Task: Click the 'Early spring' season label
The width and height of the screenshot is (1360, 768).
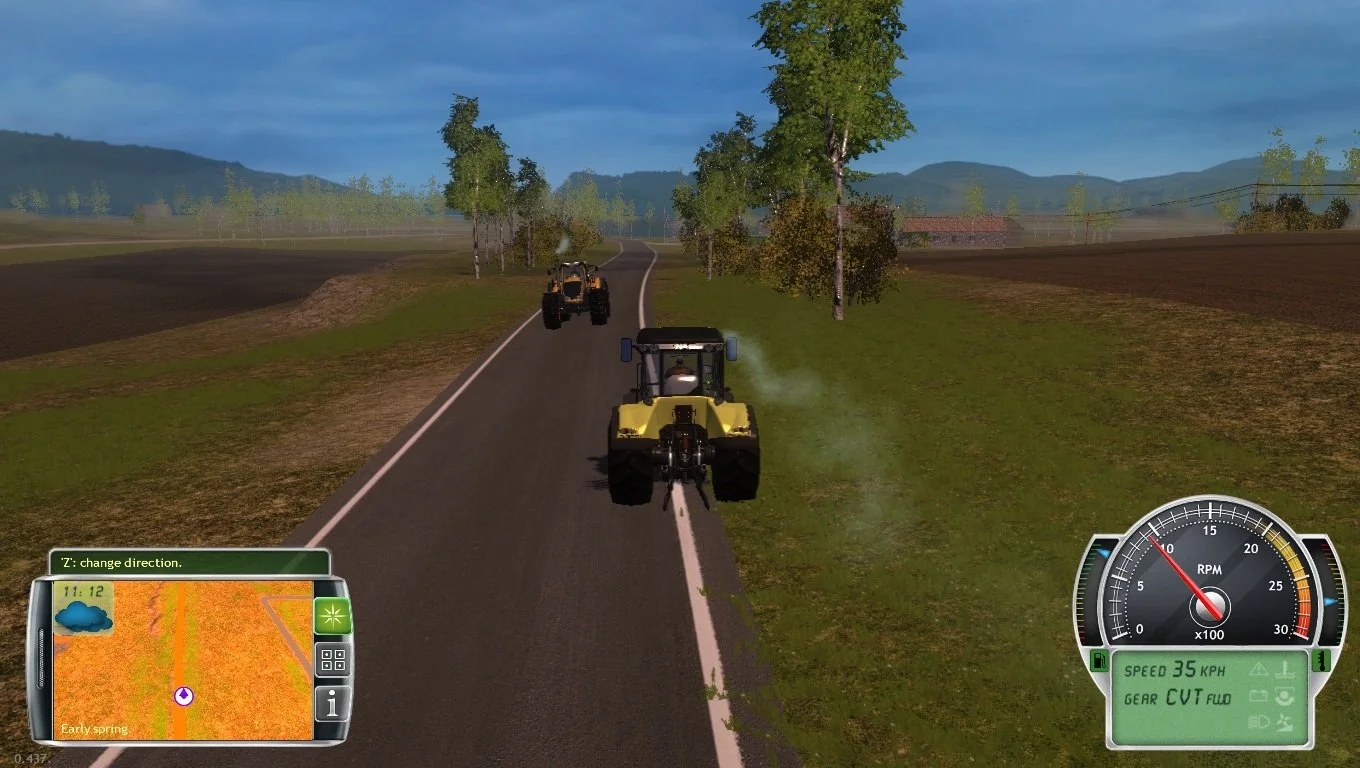Action: point(94,728)
